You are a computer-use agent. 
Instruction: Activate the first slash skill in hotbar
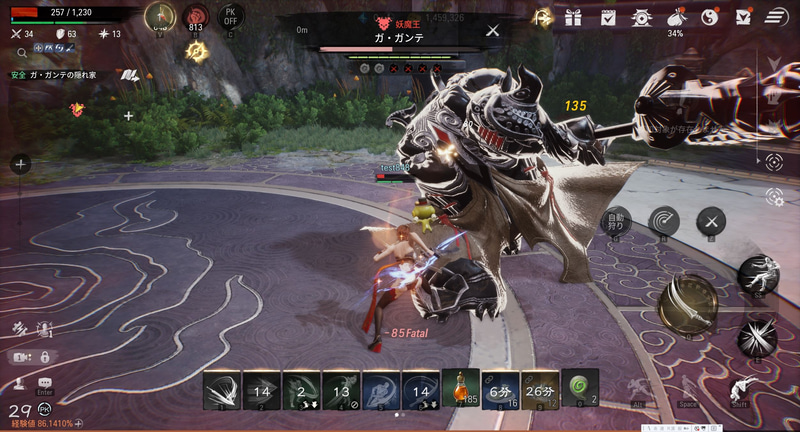point(222,388)
